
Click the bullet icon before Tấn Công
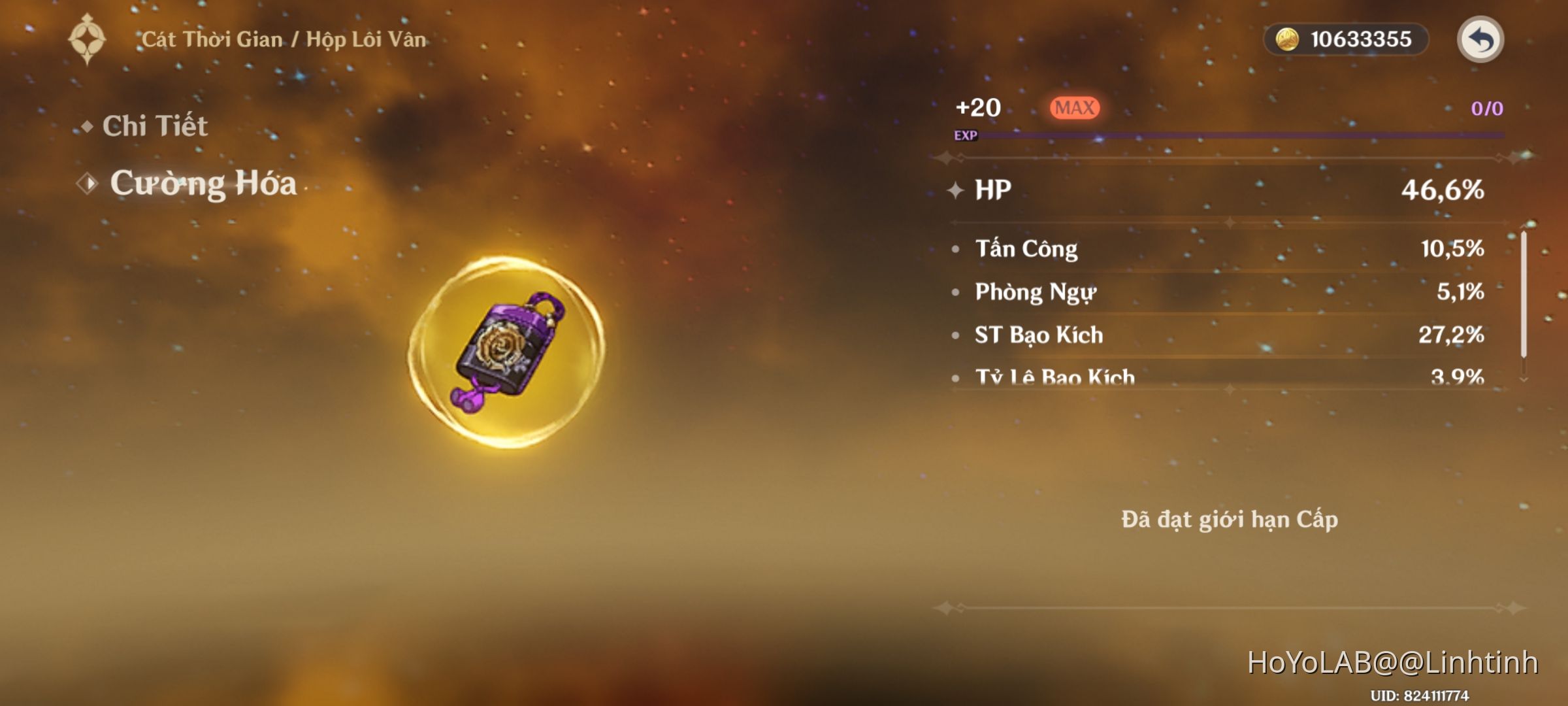[957, 248]
